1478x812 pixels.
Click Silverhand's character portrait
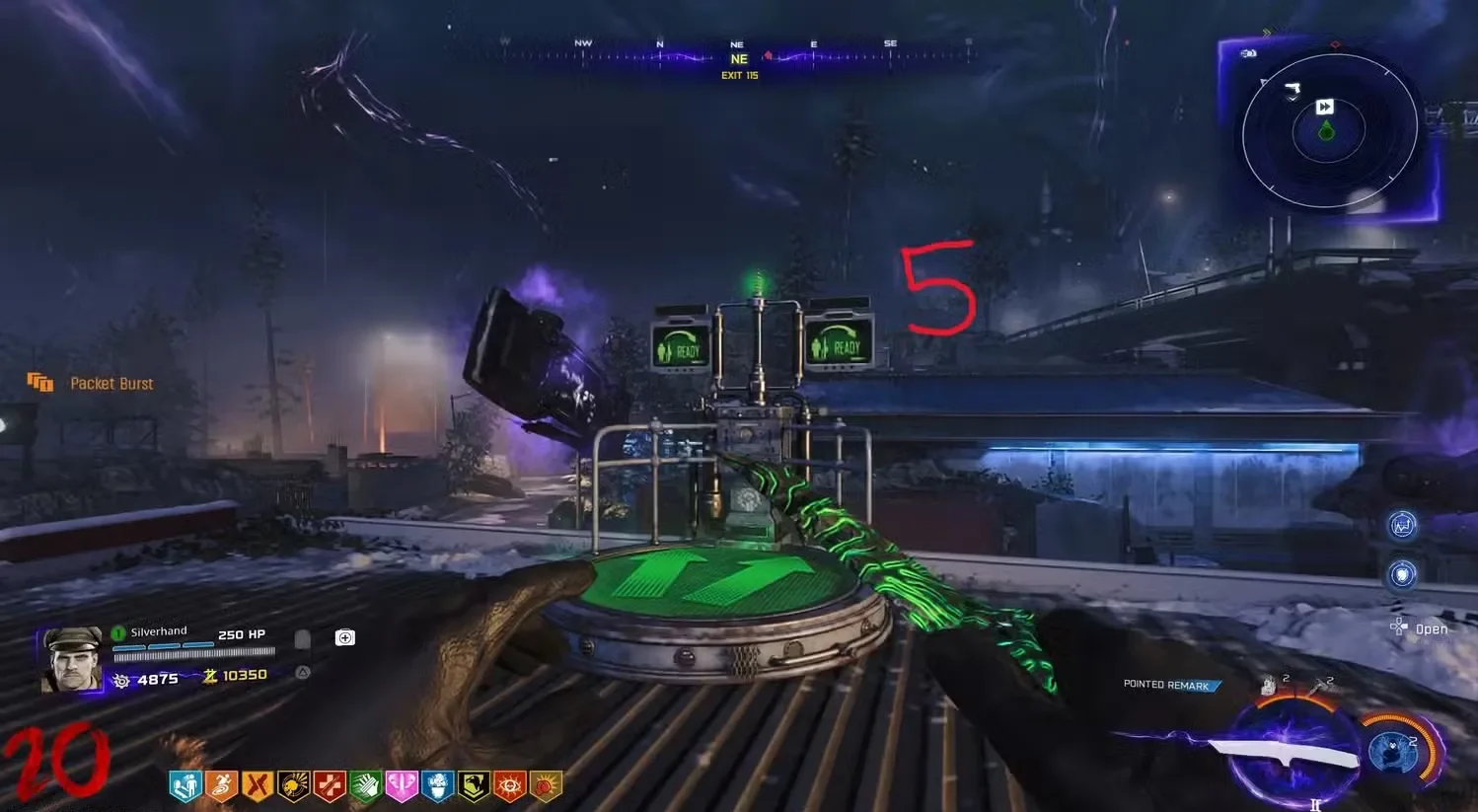coord(72,654)
